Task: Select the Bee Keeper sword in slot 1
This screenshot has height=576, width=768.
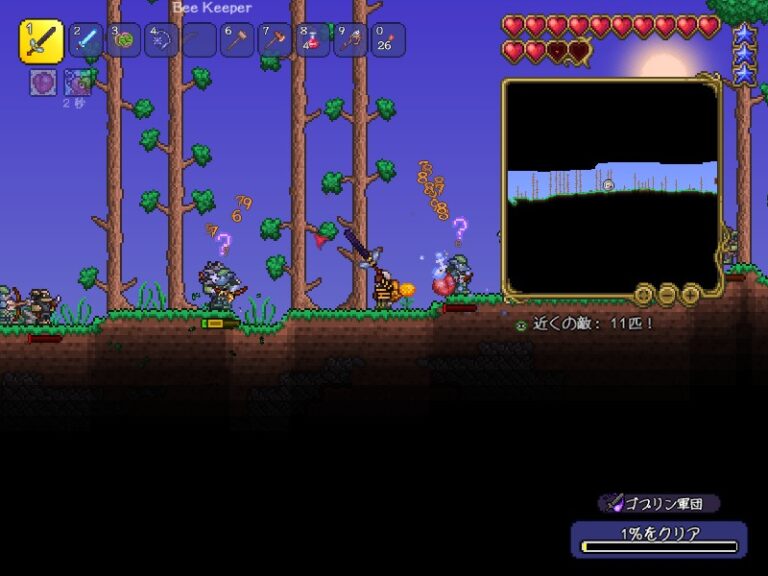Action: [x=41, y=41]
